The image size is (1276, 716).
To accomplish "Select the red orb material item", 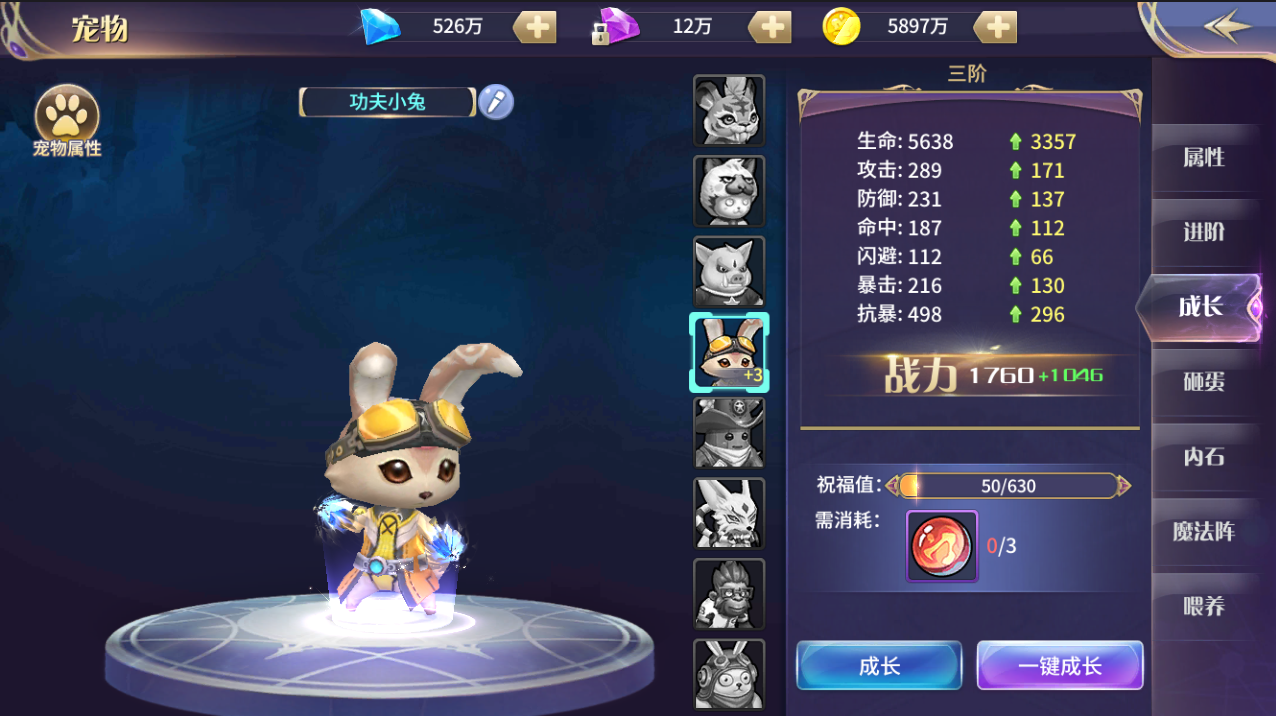I will pyautogui.click(x=942, y=546).
